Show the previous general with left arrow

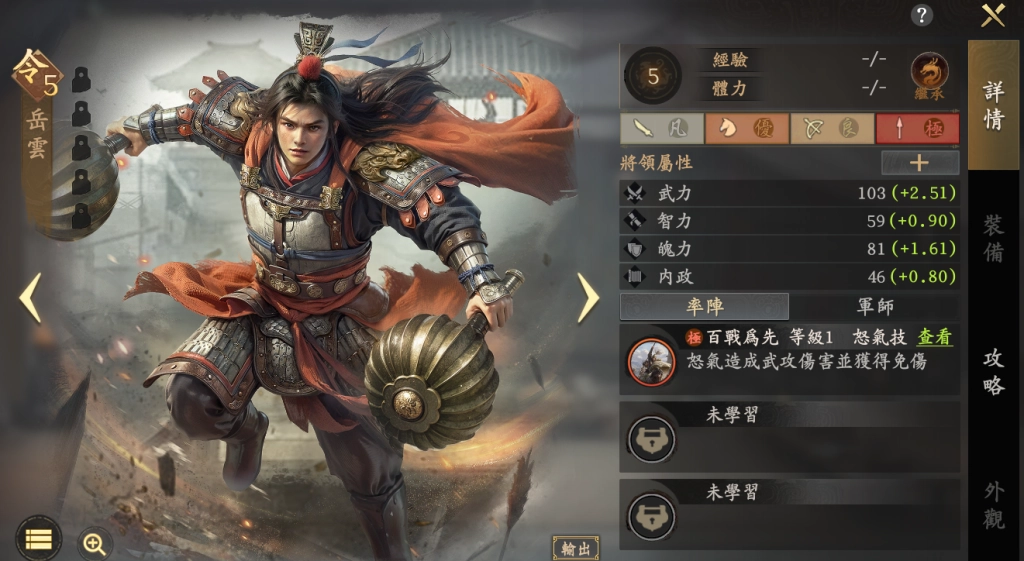30,297
